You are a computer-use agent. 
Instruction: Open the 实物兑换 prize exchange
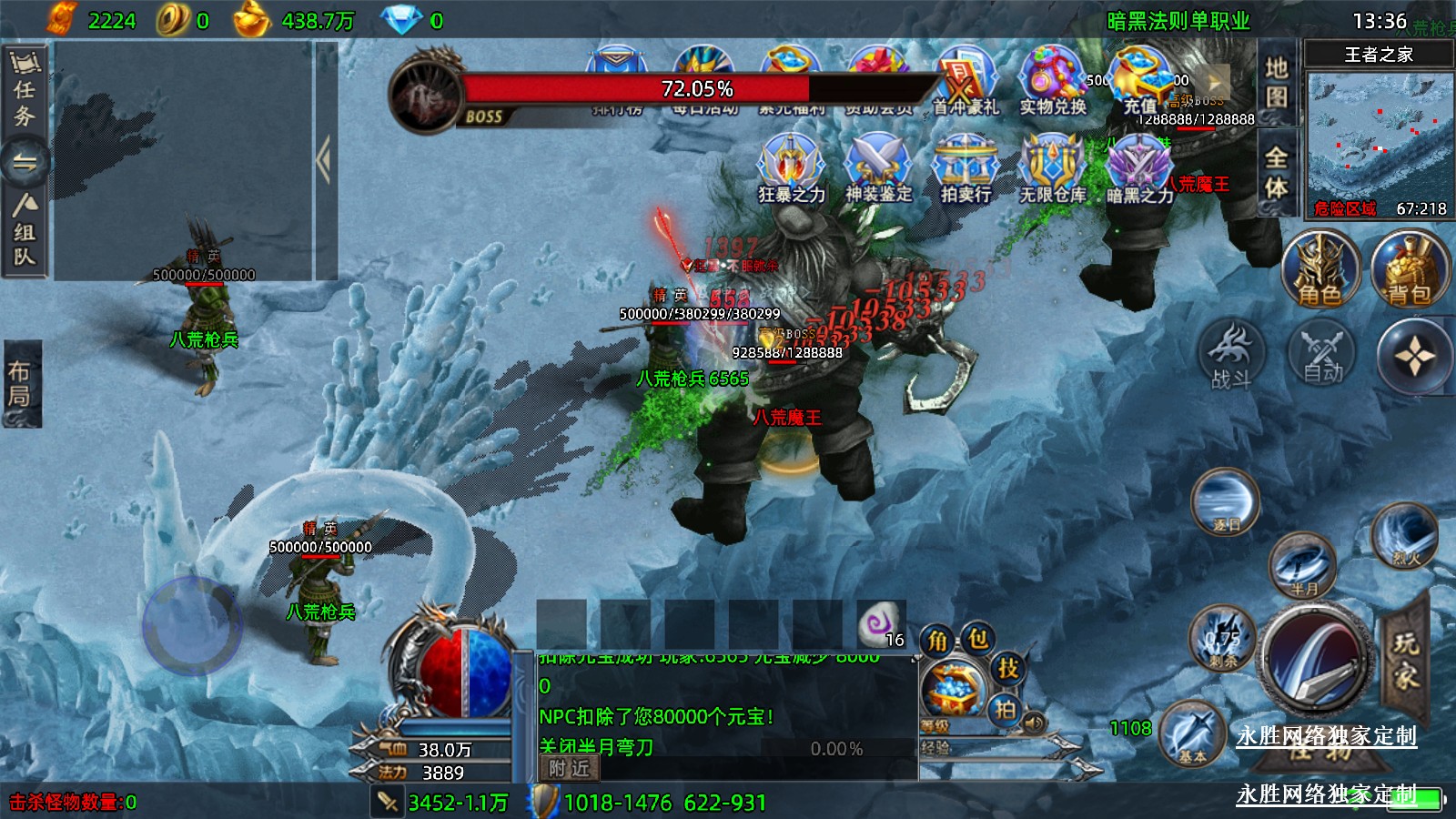click(1053, 82)
